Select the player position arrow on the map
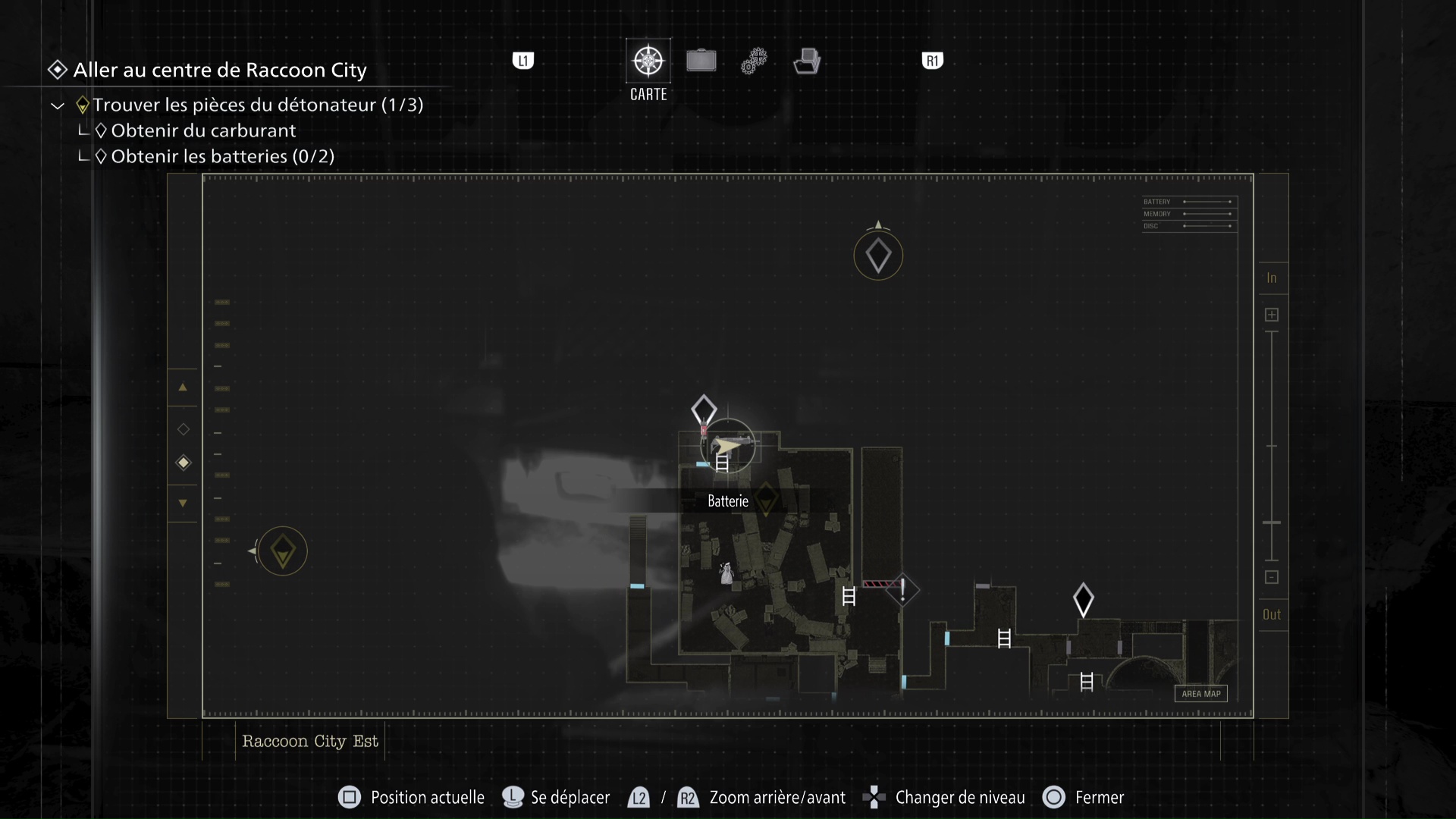The height and width of the screenshot is (819, 1456). pyautogui.click(x=726, y=447)
